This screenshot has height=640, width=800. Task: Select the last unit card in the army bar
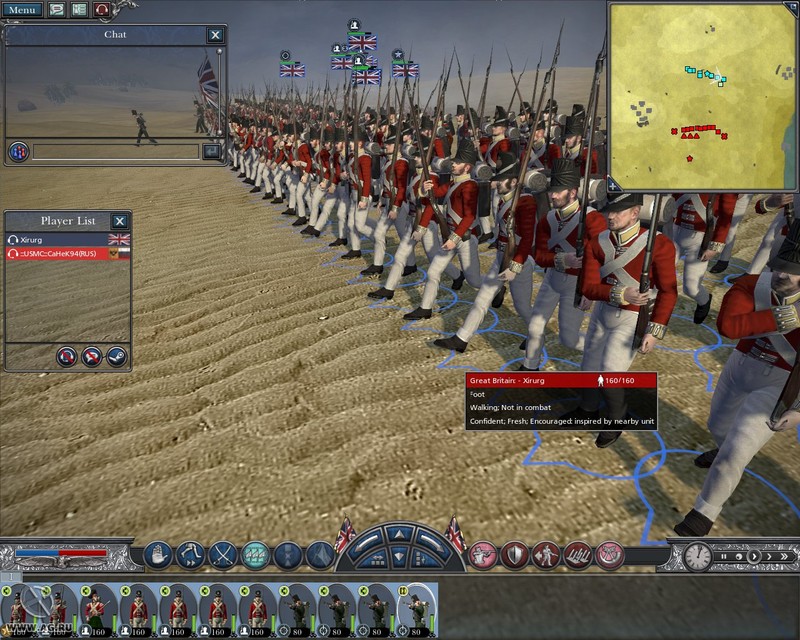coord(418,606)
